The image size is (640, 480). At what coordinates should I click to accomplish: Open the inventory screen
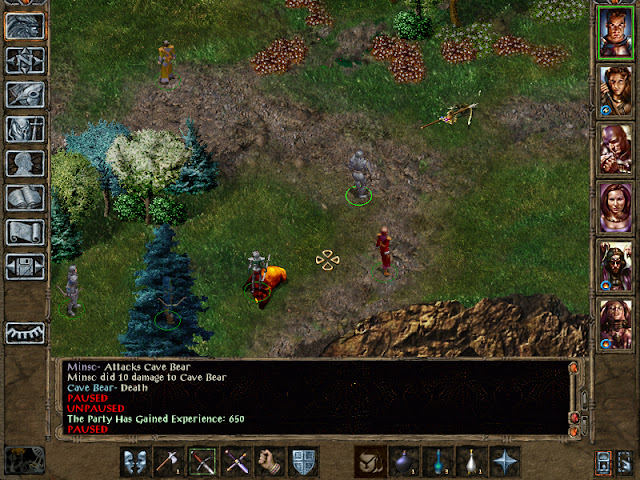pos(25,129)
